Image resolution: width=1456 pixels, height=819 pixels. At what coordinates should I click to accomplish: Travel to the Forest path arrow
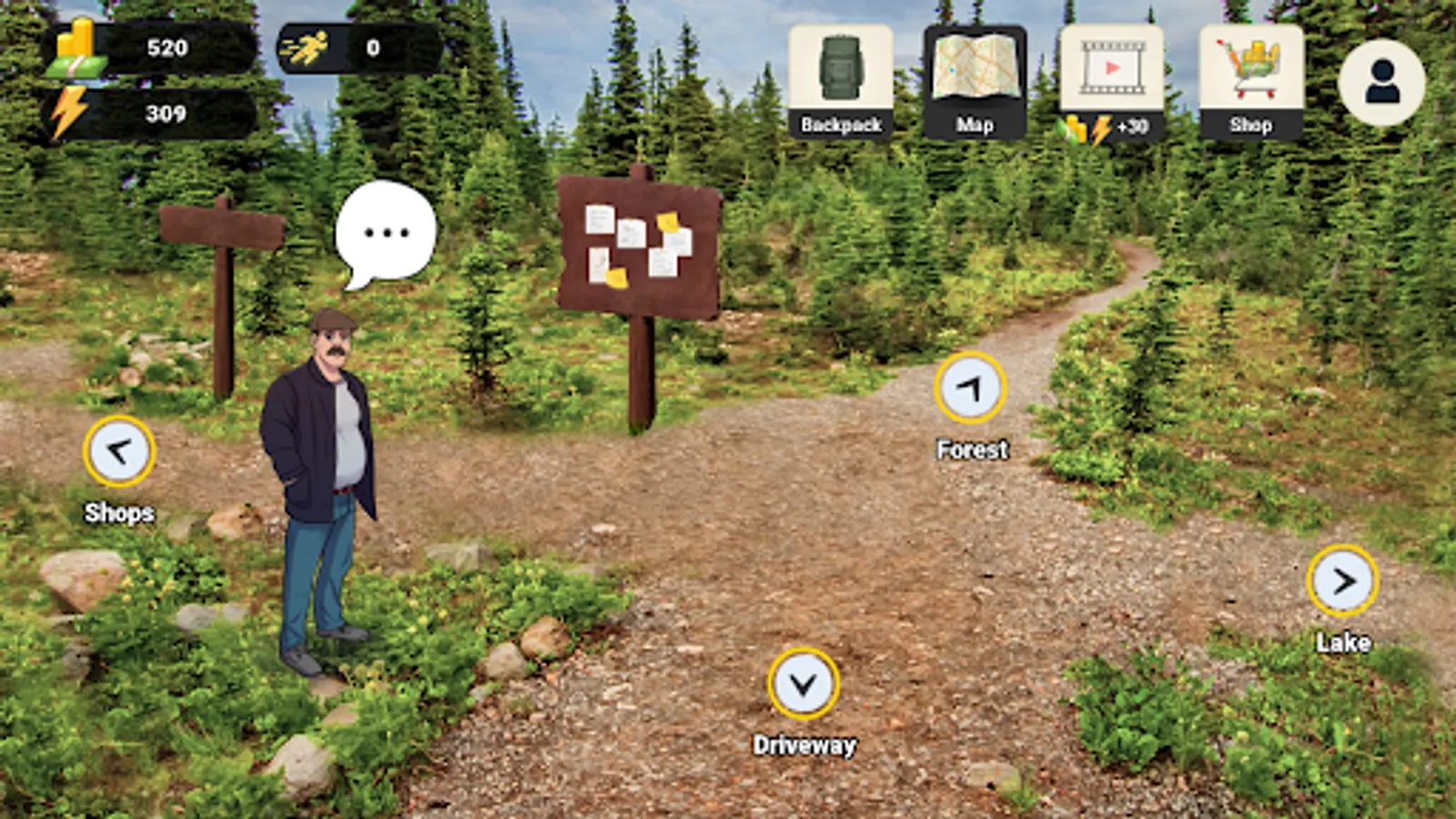click(x=970, y=389)
